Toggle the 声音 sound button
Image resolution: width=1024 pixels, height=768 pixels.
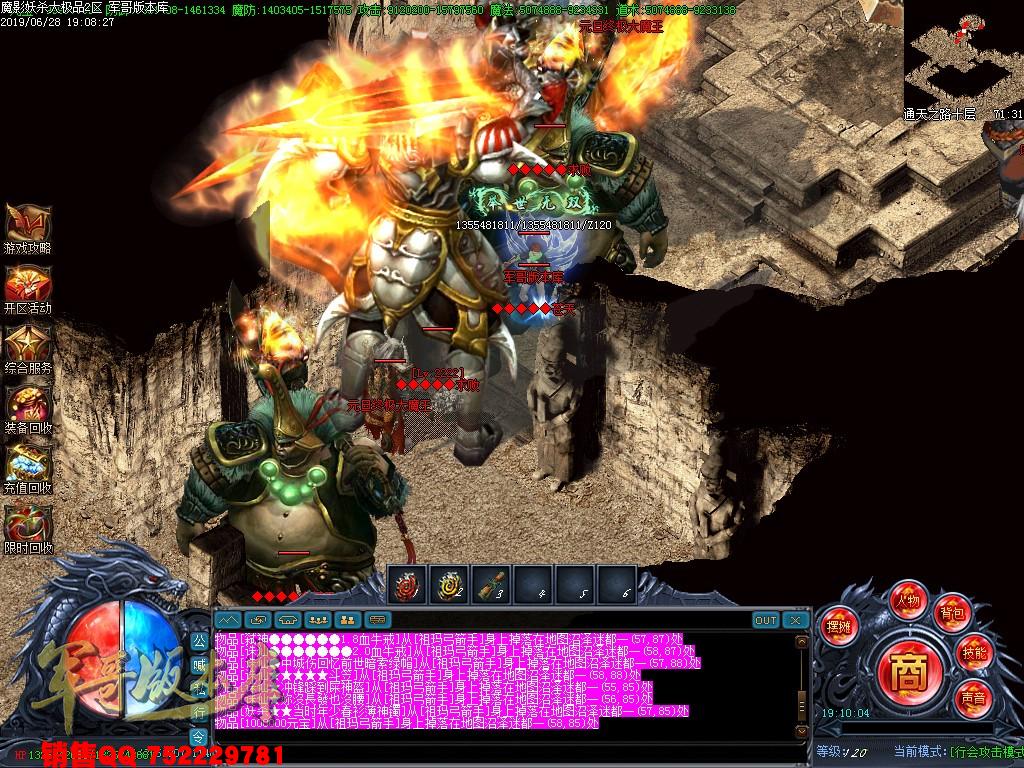point(972,696)
